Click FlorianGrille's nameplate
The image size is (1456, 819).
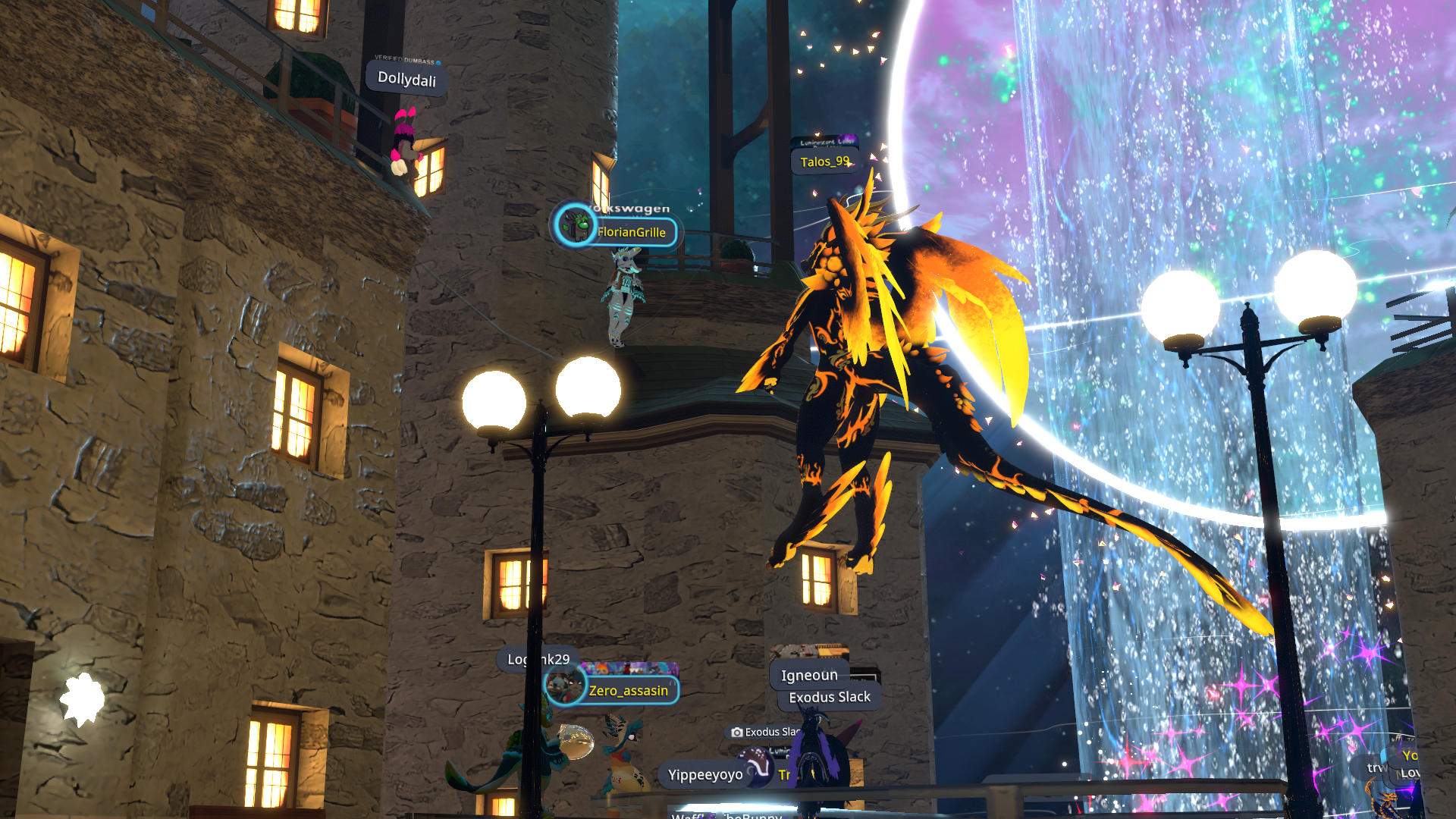(630, 232)
